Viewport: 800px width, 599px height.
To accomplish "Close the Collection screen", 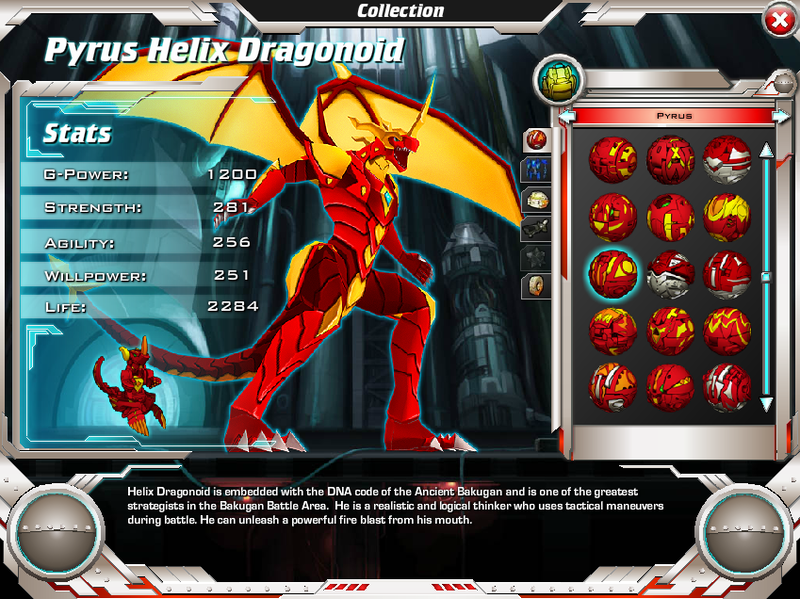I will click(x=778, y=20).
